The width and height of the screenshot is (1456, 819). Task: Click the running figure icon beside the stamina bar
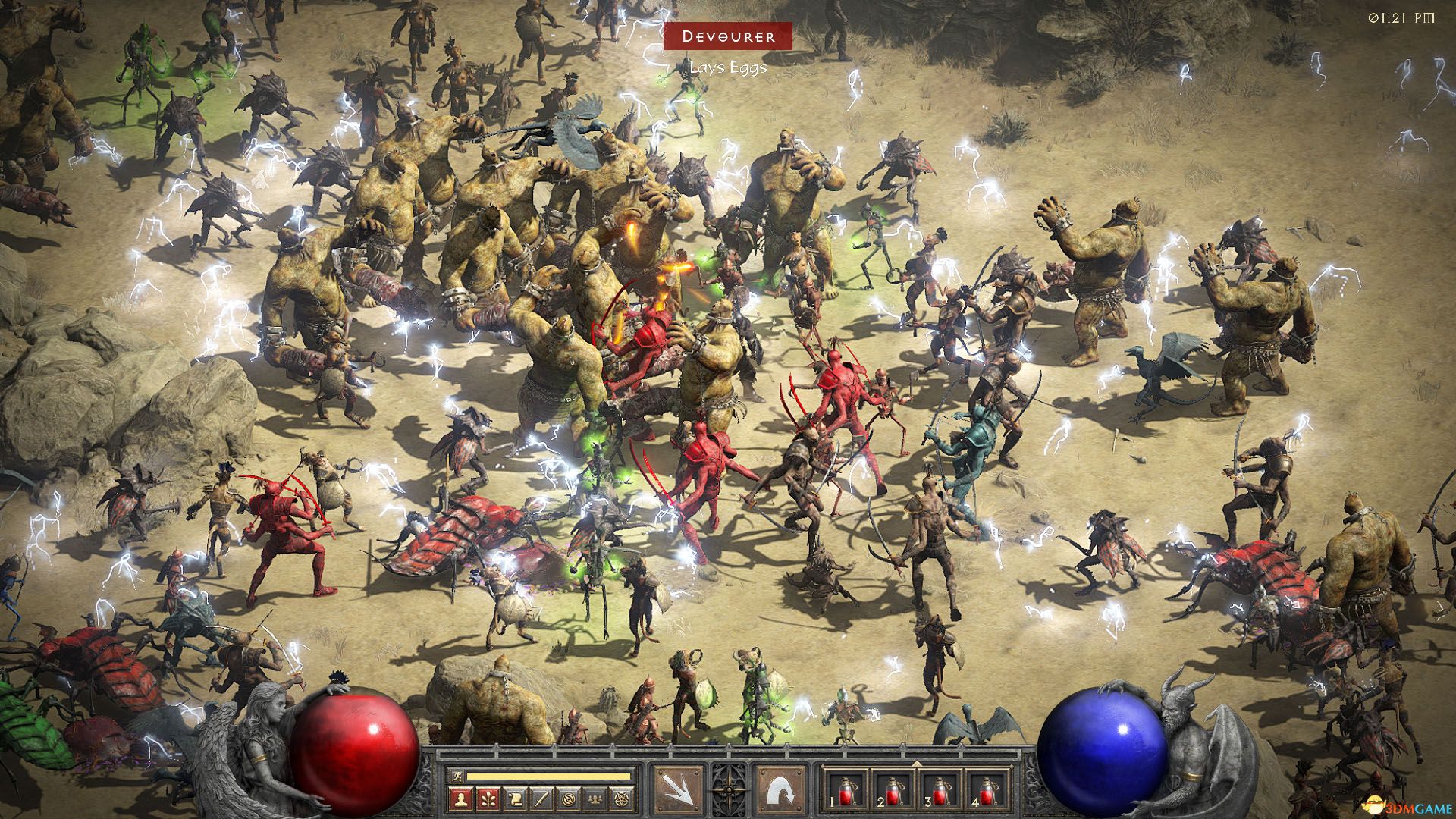pyautogui.click(x=458, y=777)
